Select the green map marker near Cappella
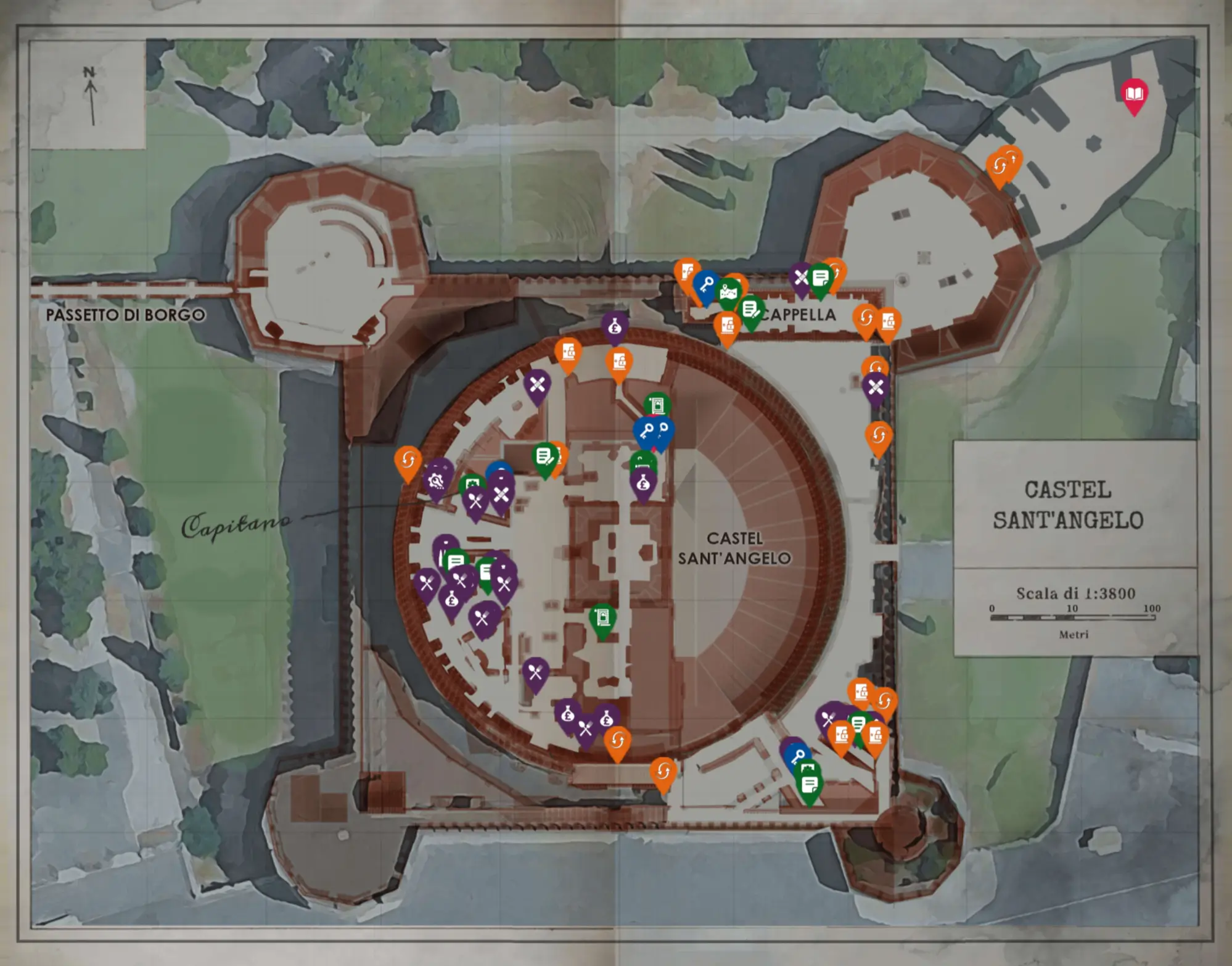 (x=729, y=293)
